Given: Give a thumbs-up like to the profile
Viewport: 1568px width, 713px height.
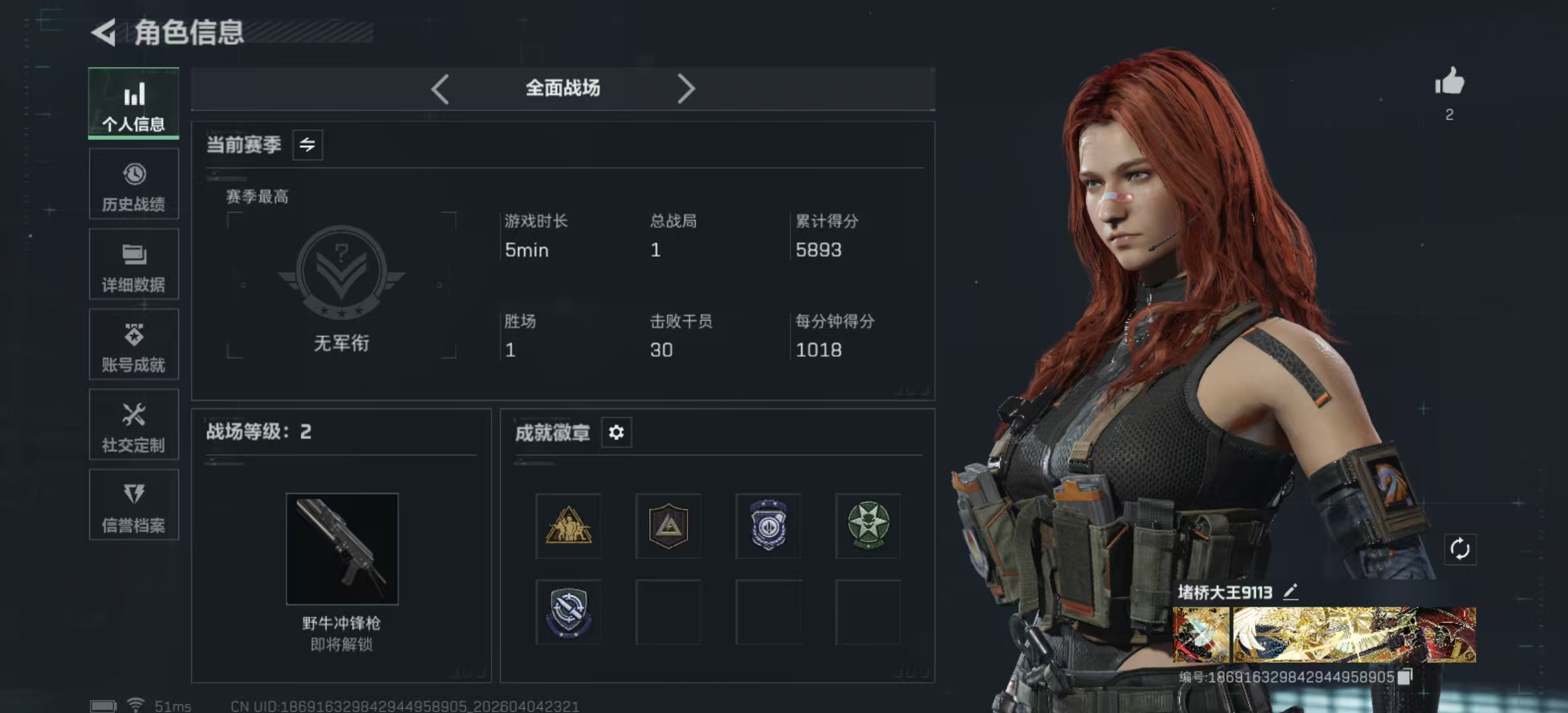Looking at the screenshot, I should [x=1449, y=83].
